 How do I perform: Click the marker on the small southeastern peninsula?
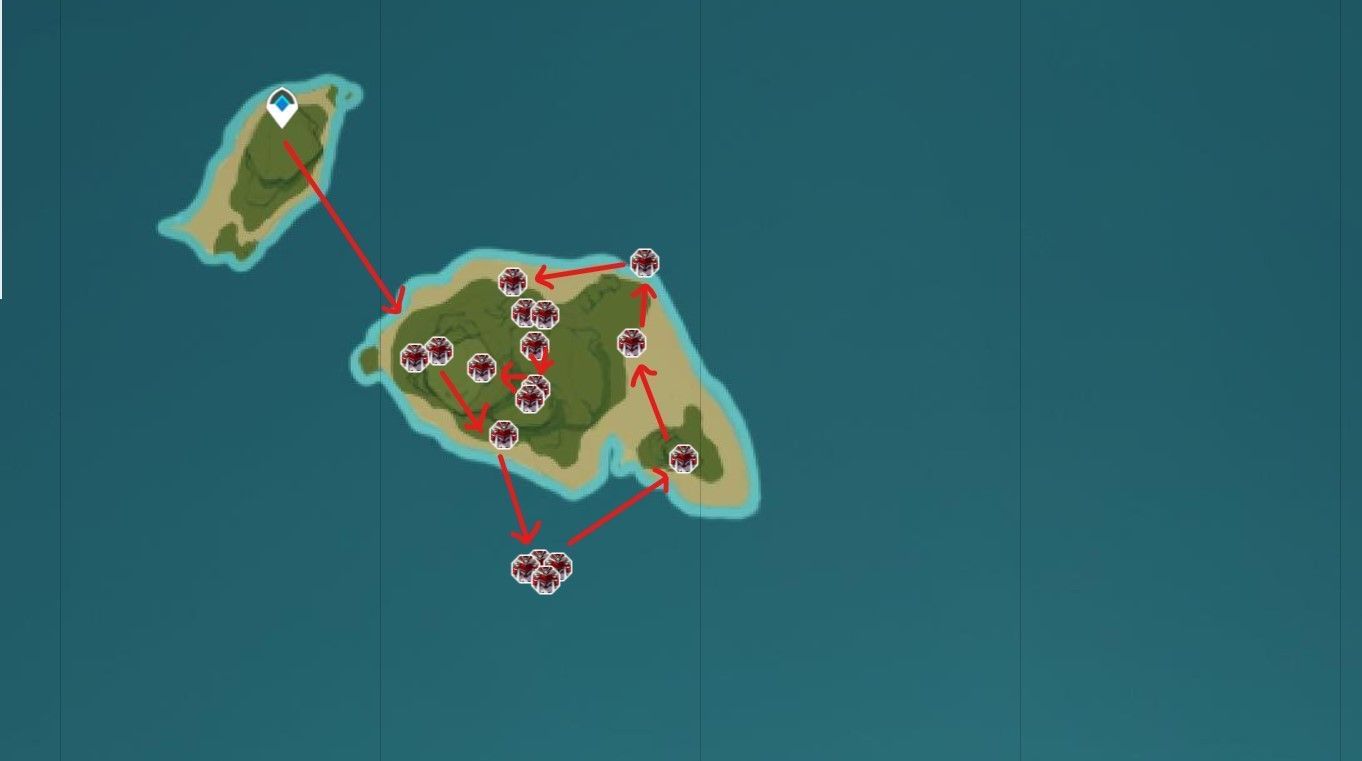[684, 458]
